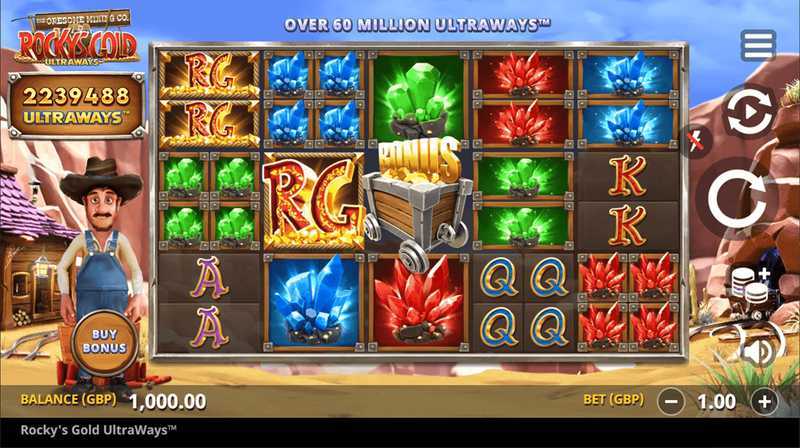The image size is (800, 448).
Task: Increase the bet with the plus button
Action: point(765,402)
